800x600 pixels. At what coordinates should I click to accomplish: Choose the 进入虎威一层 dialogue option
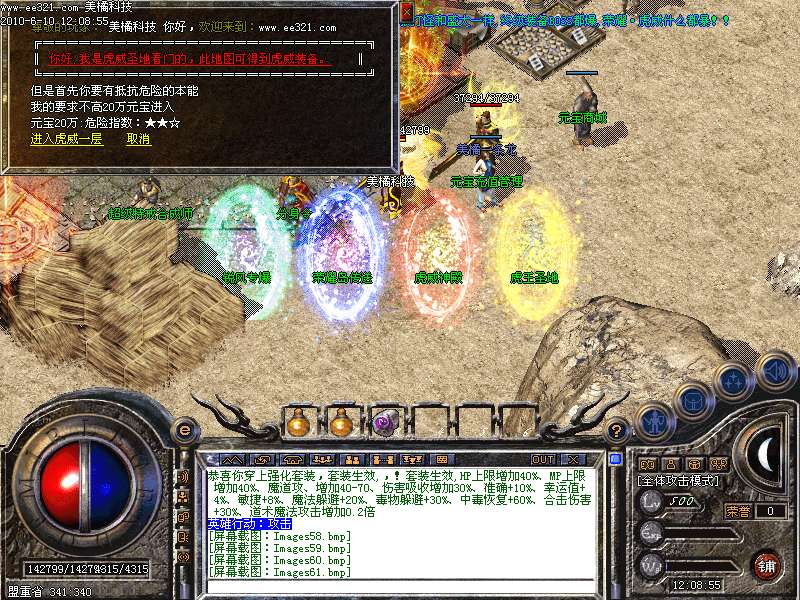click(x=66, y=139)
